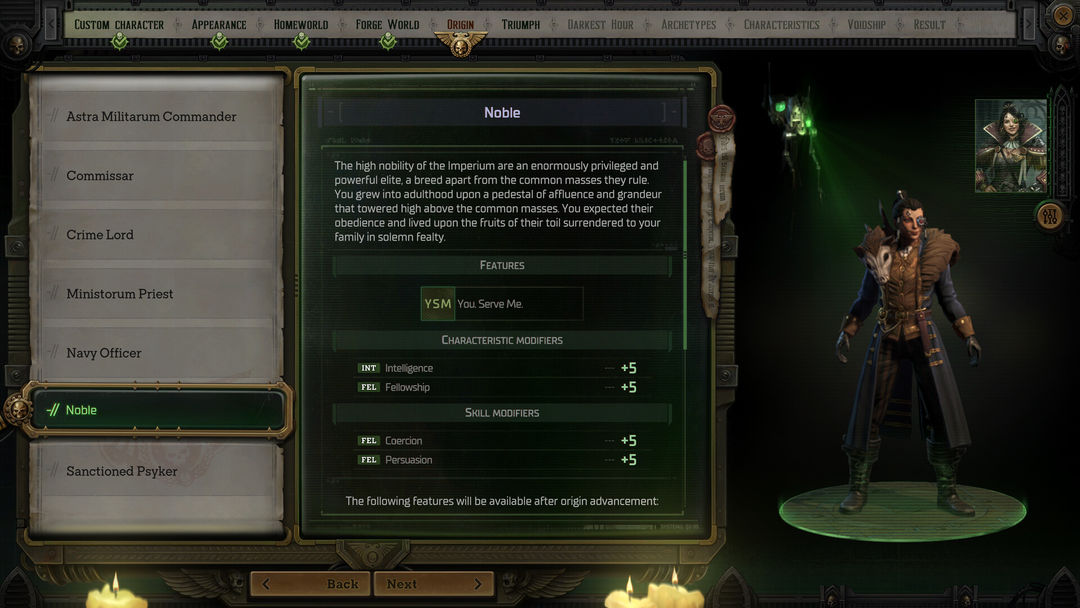Choose the Navy Officer origin
Screen dimensions: 1080x608
(x=152, y=353)
